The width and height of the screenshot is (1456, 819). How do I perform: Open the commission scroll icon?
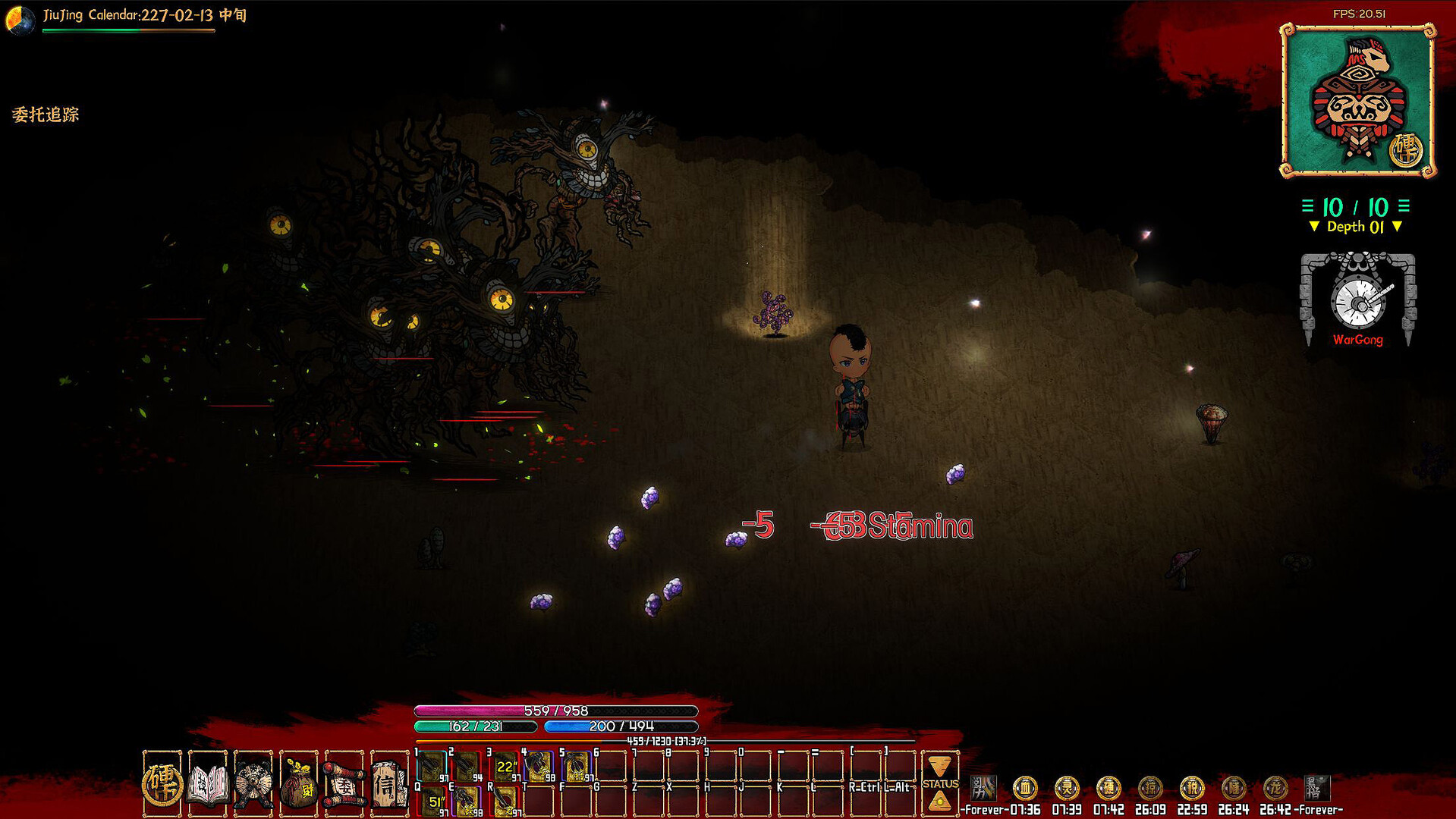(344, 783)
